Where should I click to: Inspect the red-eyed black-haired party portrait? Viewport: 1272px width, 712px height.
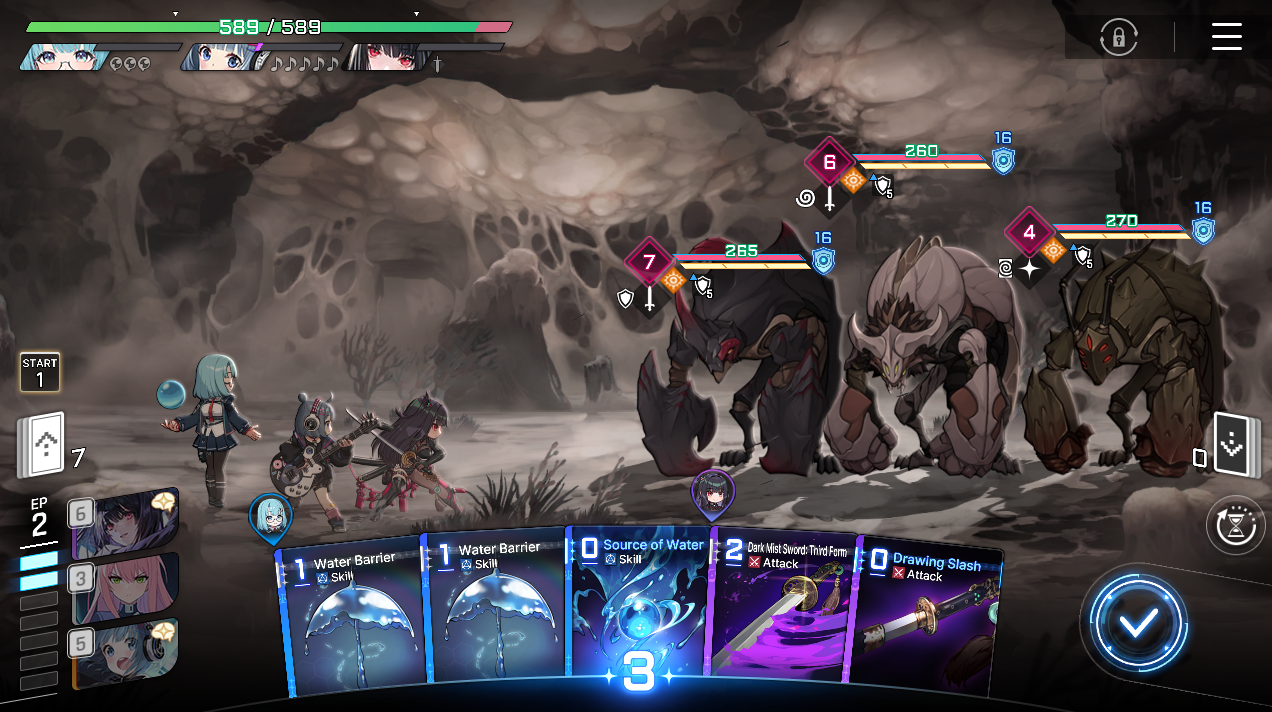(382, 57)
